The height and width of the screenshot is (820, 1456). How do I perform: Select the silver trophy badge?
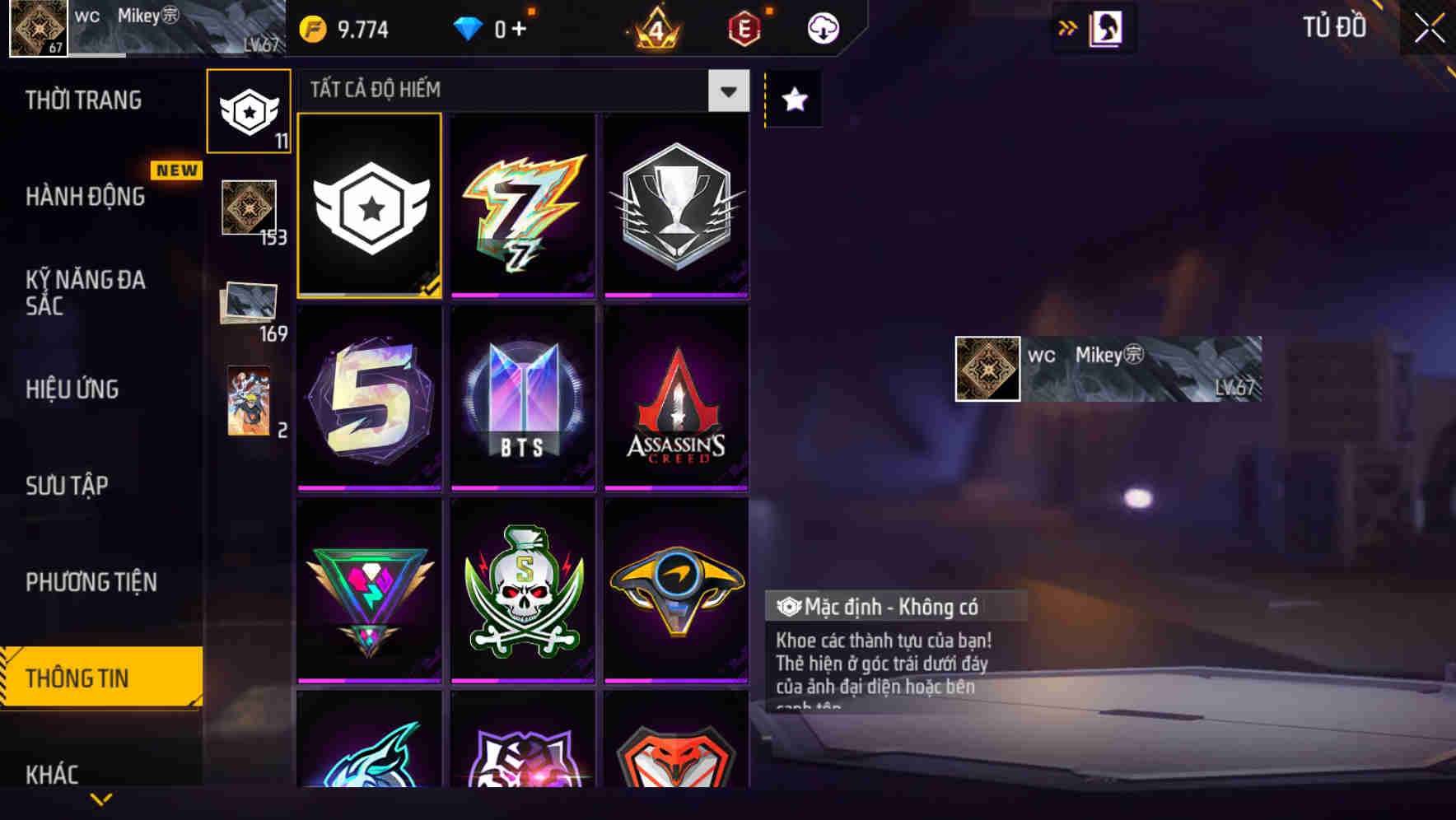(675, 206)
